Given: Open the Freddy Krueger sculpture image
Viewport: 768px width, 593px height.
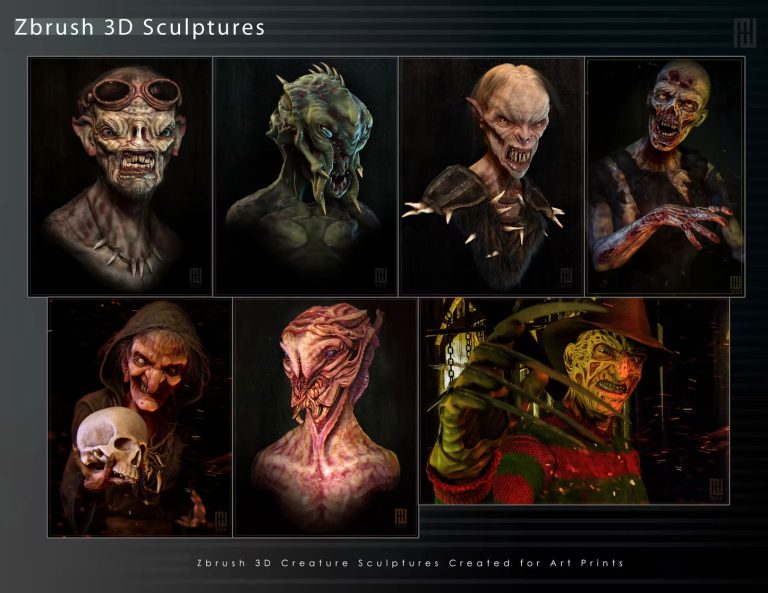Looking at the screenshot, I should tap(574, 401).
